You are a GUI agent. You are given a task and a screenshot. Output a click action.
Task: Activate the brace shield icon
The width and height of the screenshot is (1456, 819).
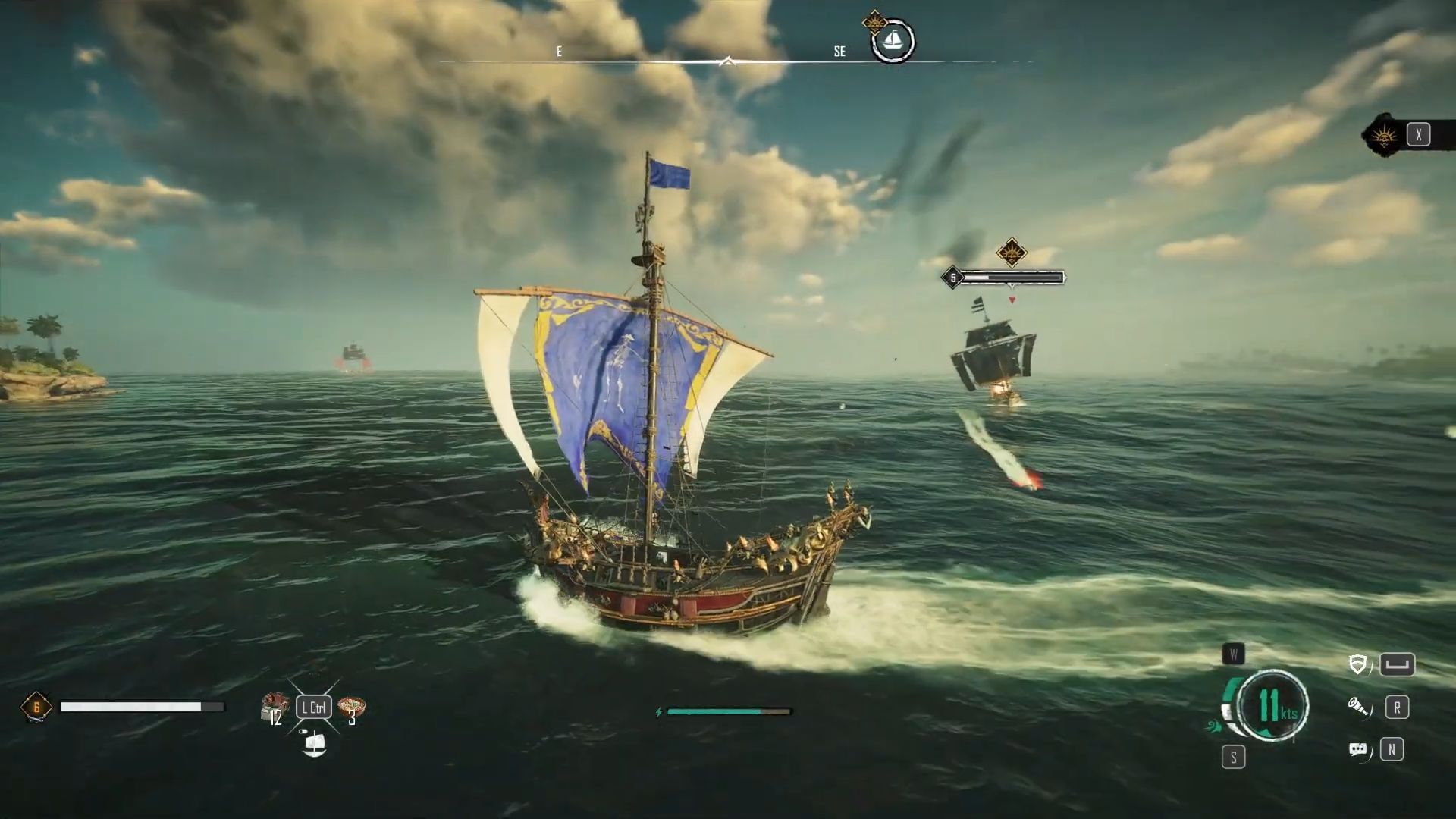(x=1358, y=665)
